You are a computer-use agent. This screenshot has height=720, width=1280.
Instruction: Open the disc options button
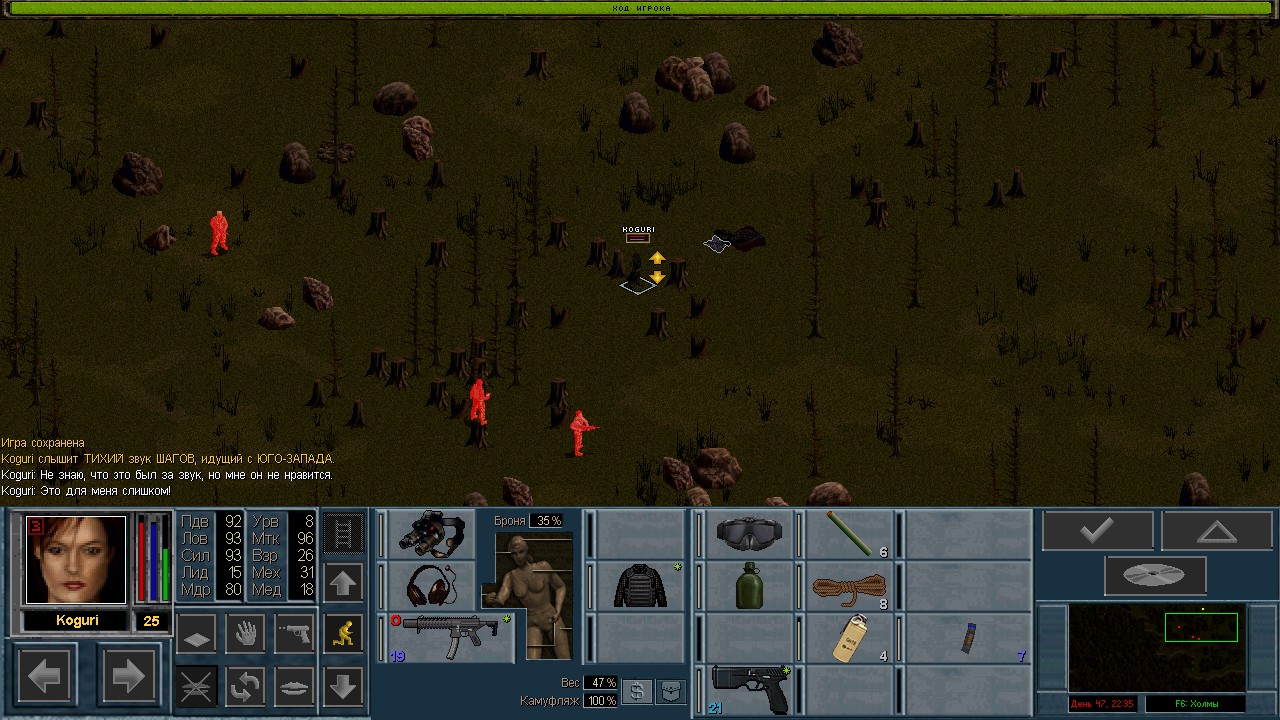[x=1155, y=576]
